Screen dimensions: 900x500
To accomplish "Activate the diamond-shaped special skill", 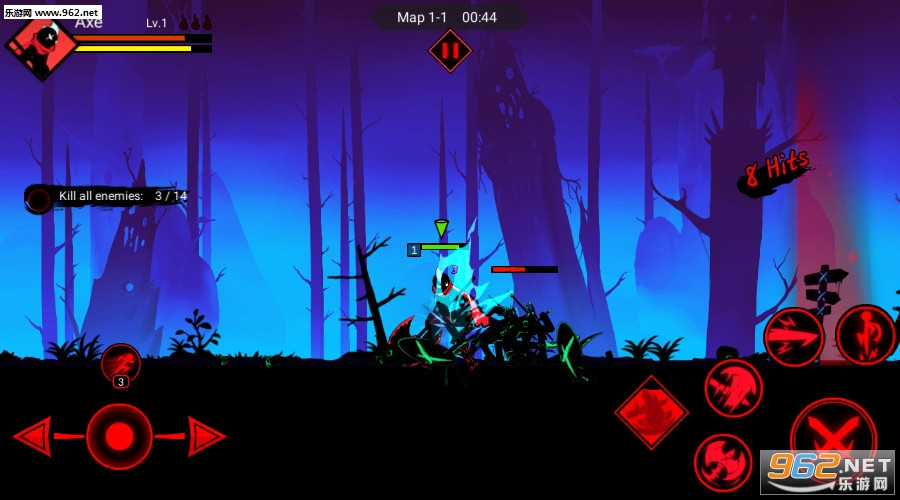I will point(651,411).
